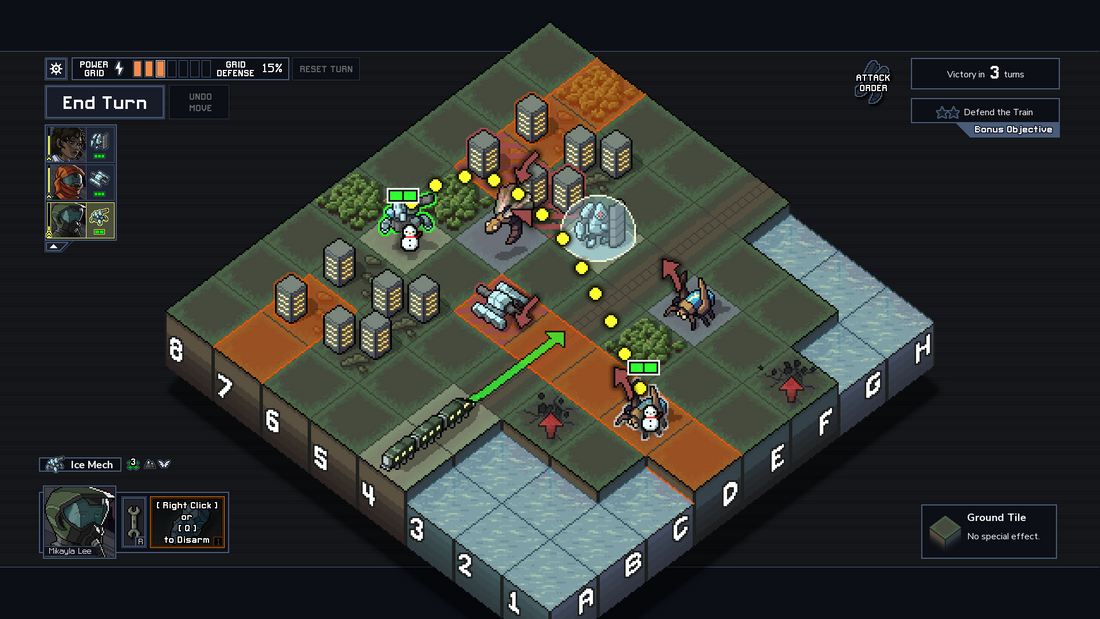Show the Attack Order
Viewport: 1100px width, 619px height.
pyautogui.click(x=871, y=83)
